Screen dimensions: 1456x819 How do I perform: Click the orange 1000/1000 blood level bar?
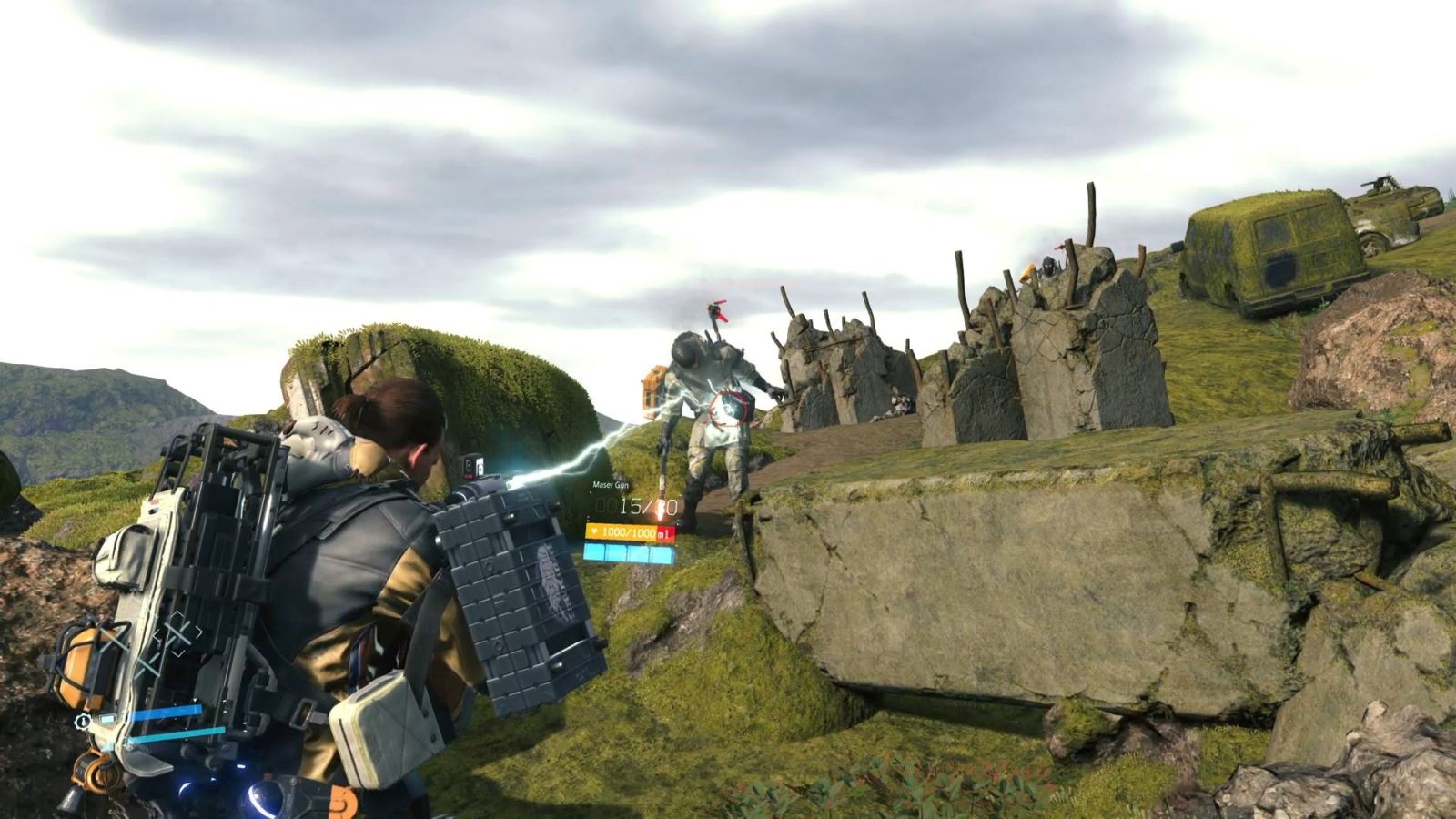coord(628,532)
